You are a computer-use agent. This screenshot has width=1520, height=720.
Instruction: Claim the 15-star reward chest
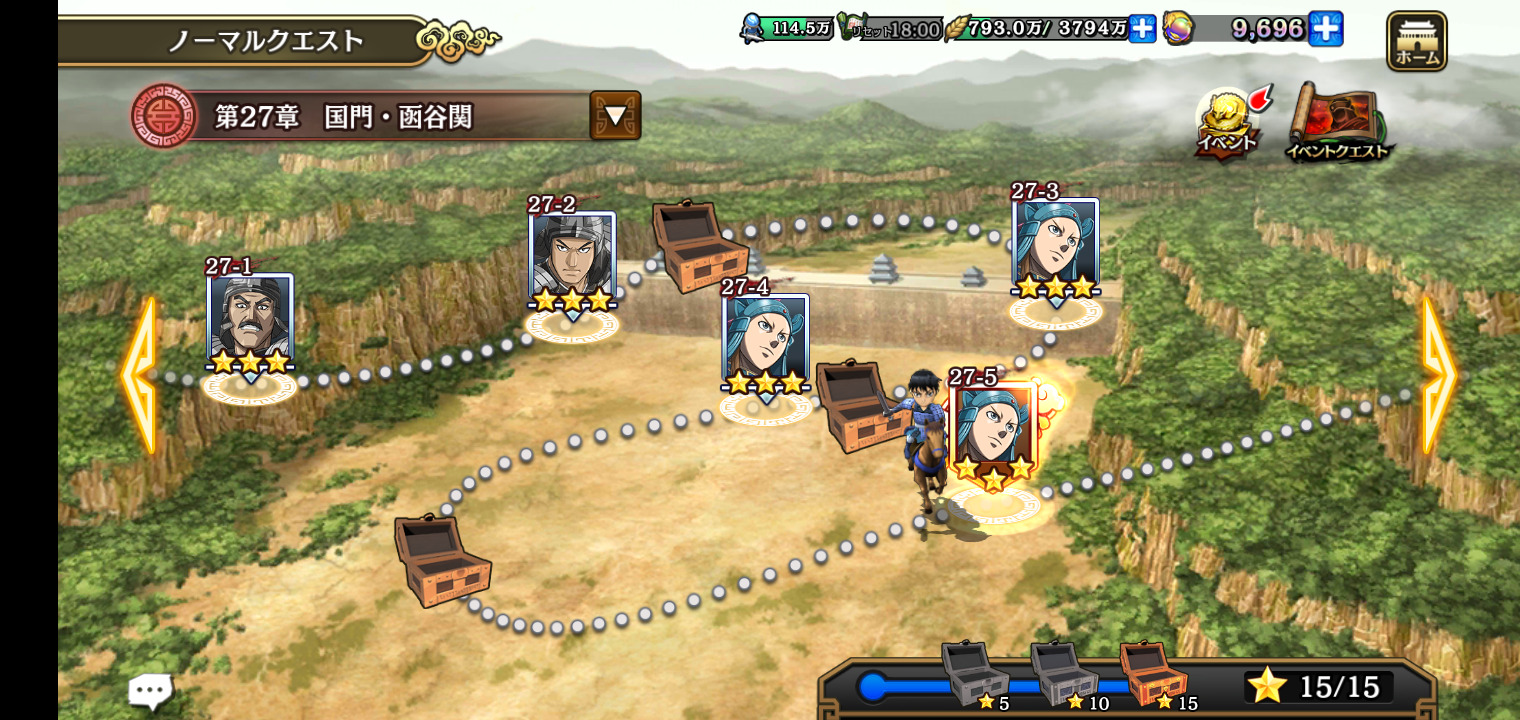[1153, 674]
